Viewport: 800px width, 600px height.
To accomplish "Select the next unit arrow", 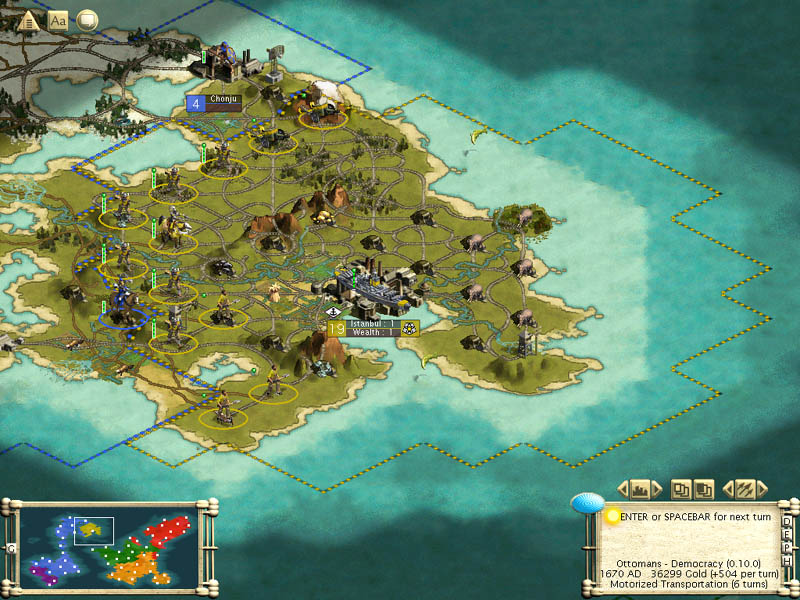I will tap(762, 489).
